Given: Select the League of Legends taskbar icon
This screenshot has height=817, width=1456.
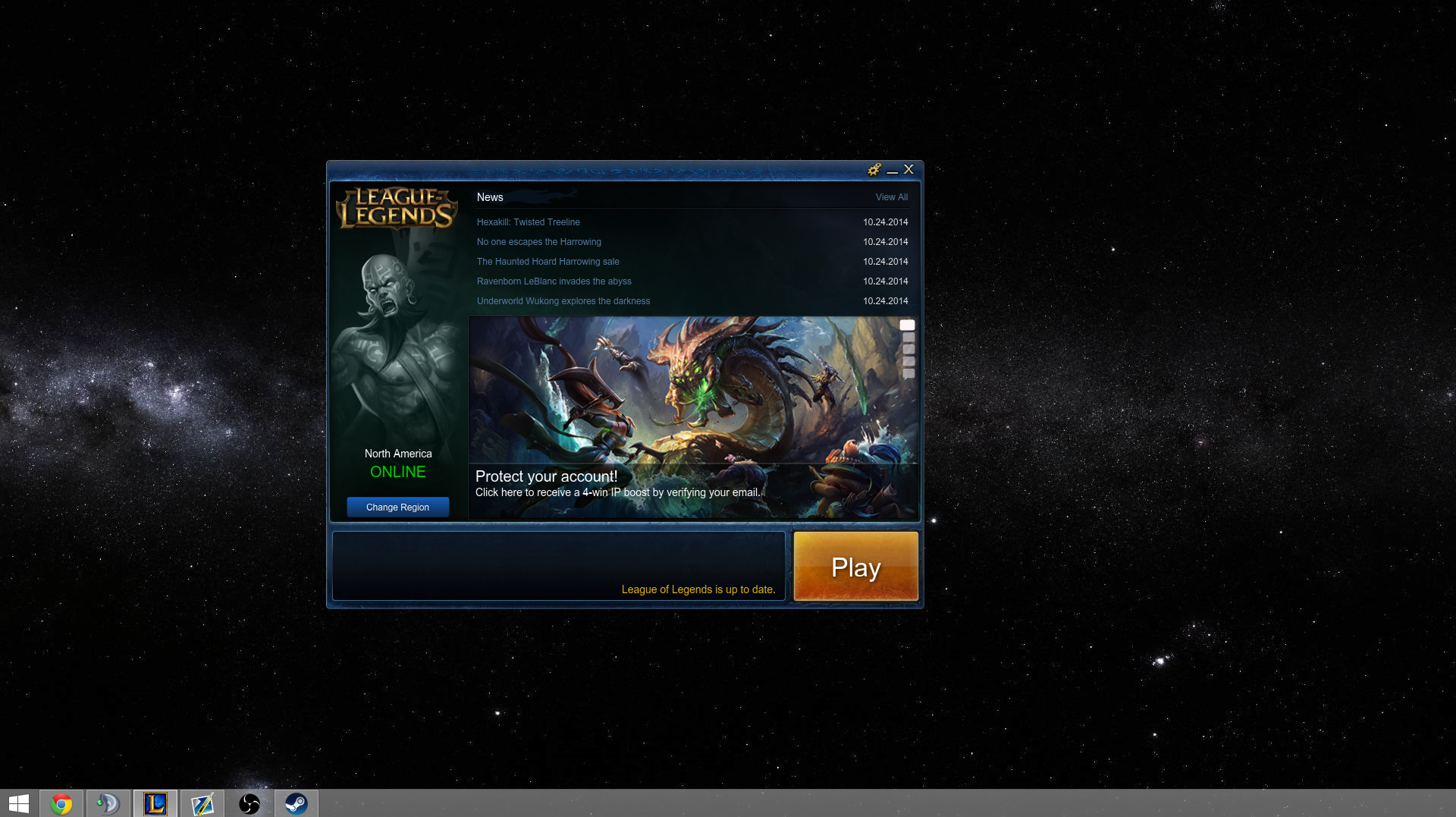Looking at the screenshot, I should click(x=155, y=803).
